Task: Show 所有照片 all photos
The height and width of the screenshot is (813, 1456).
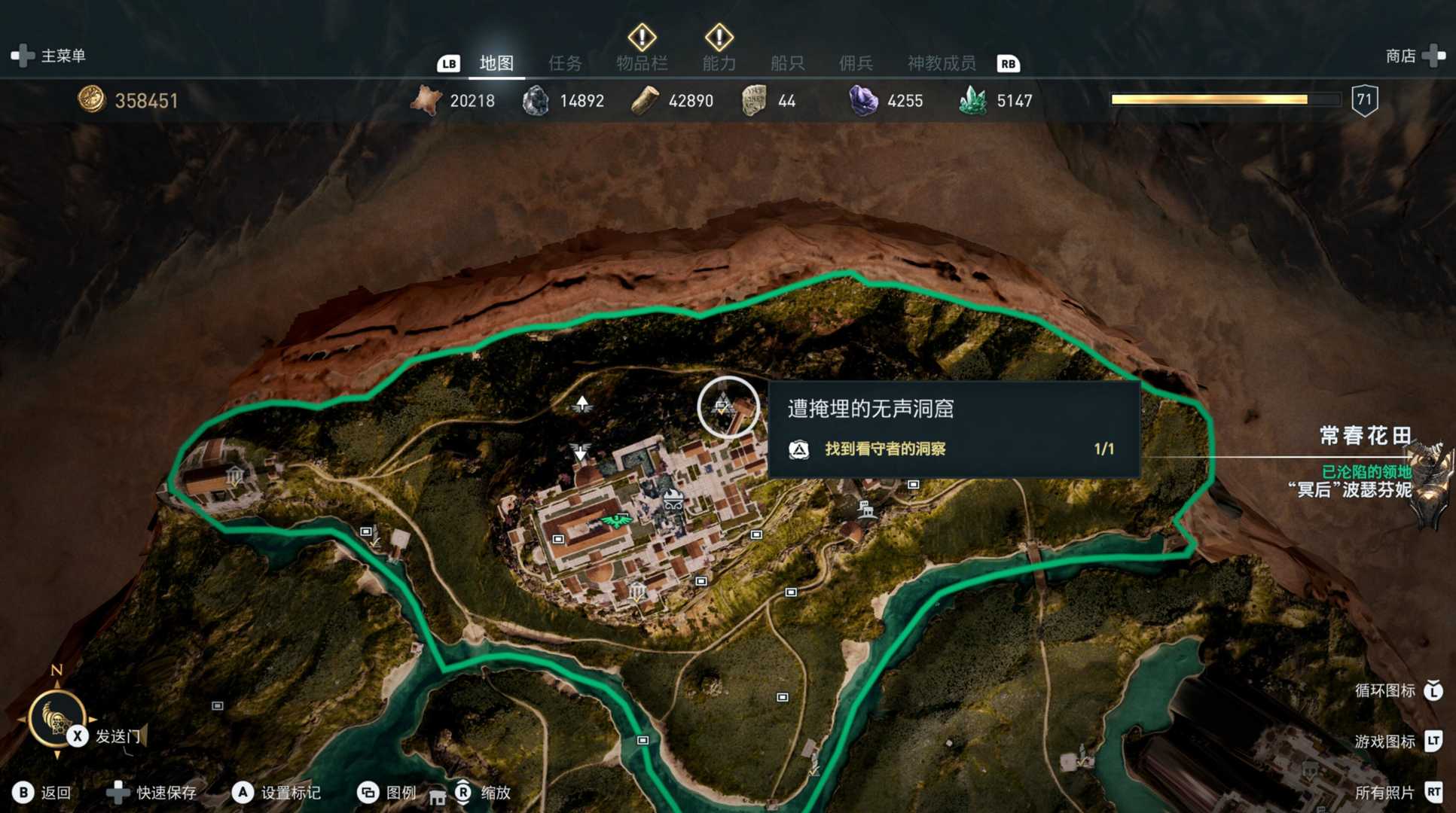Action: pyautogui.click(x=1398, y=793)
